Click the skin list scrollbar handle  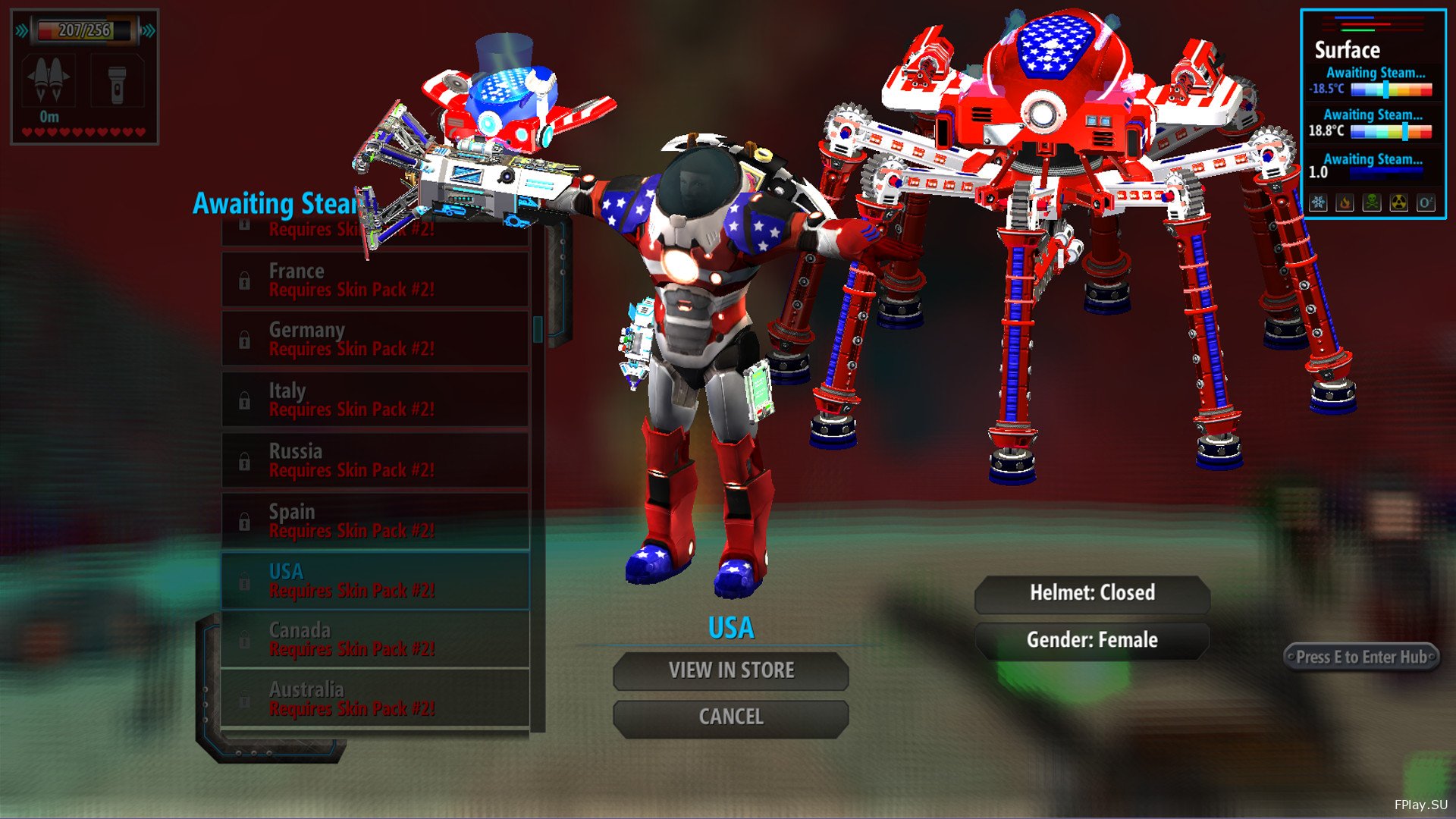point(538,329)
